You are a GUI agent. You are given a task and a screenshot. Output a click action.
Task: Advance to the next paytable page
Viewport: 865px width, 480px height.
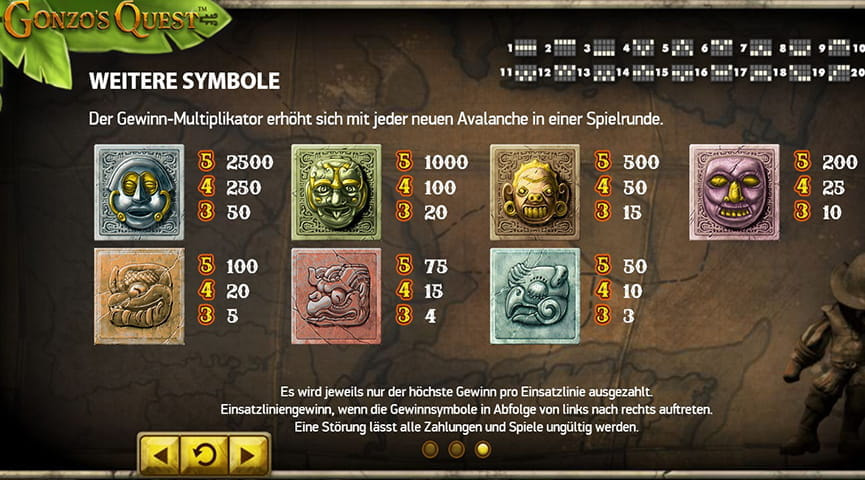point(248,454)
